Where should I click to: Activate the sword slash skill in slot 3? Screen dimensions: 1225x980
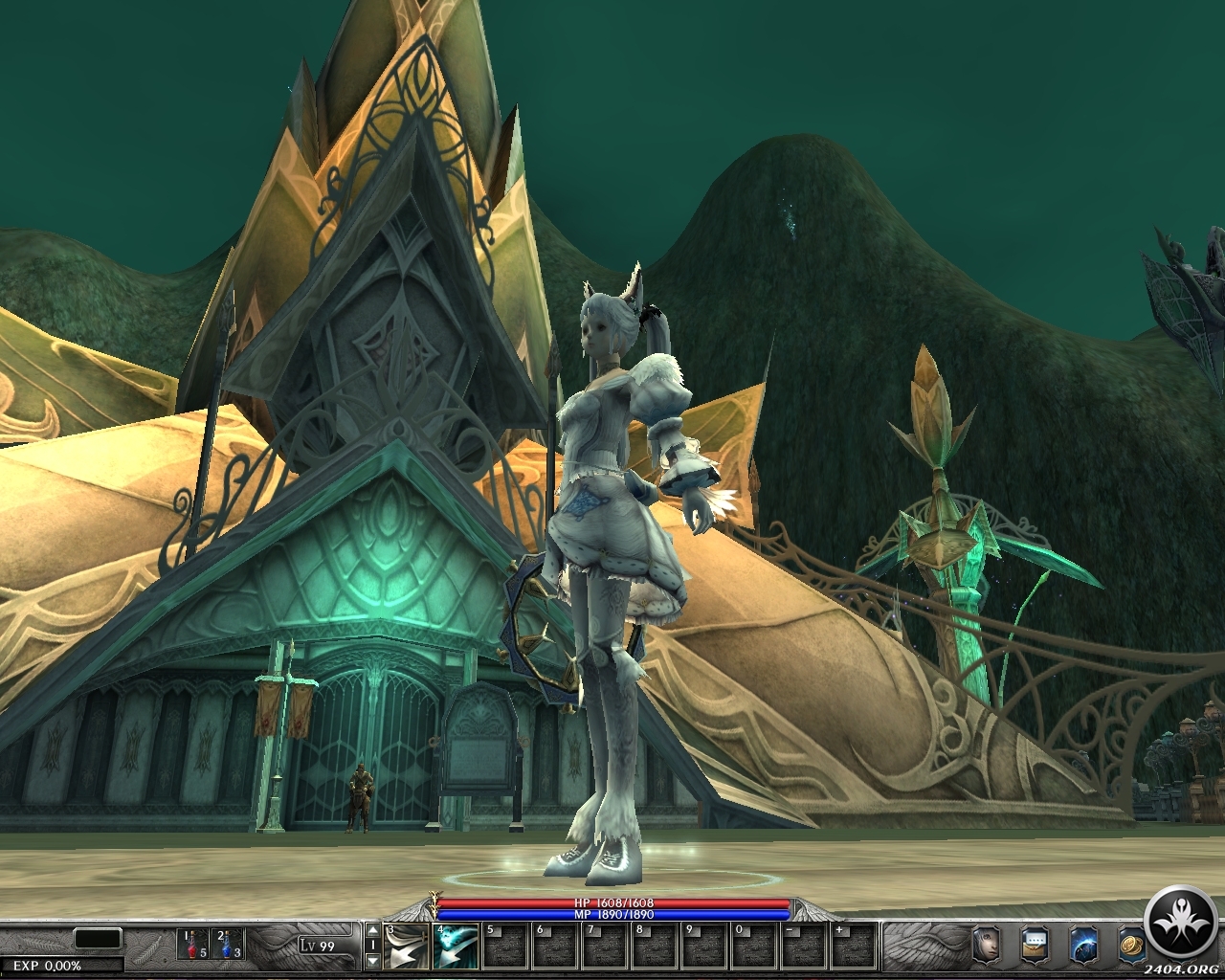406,947
